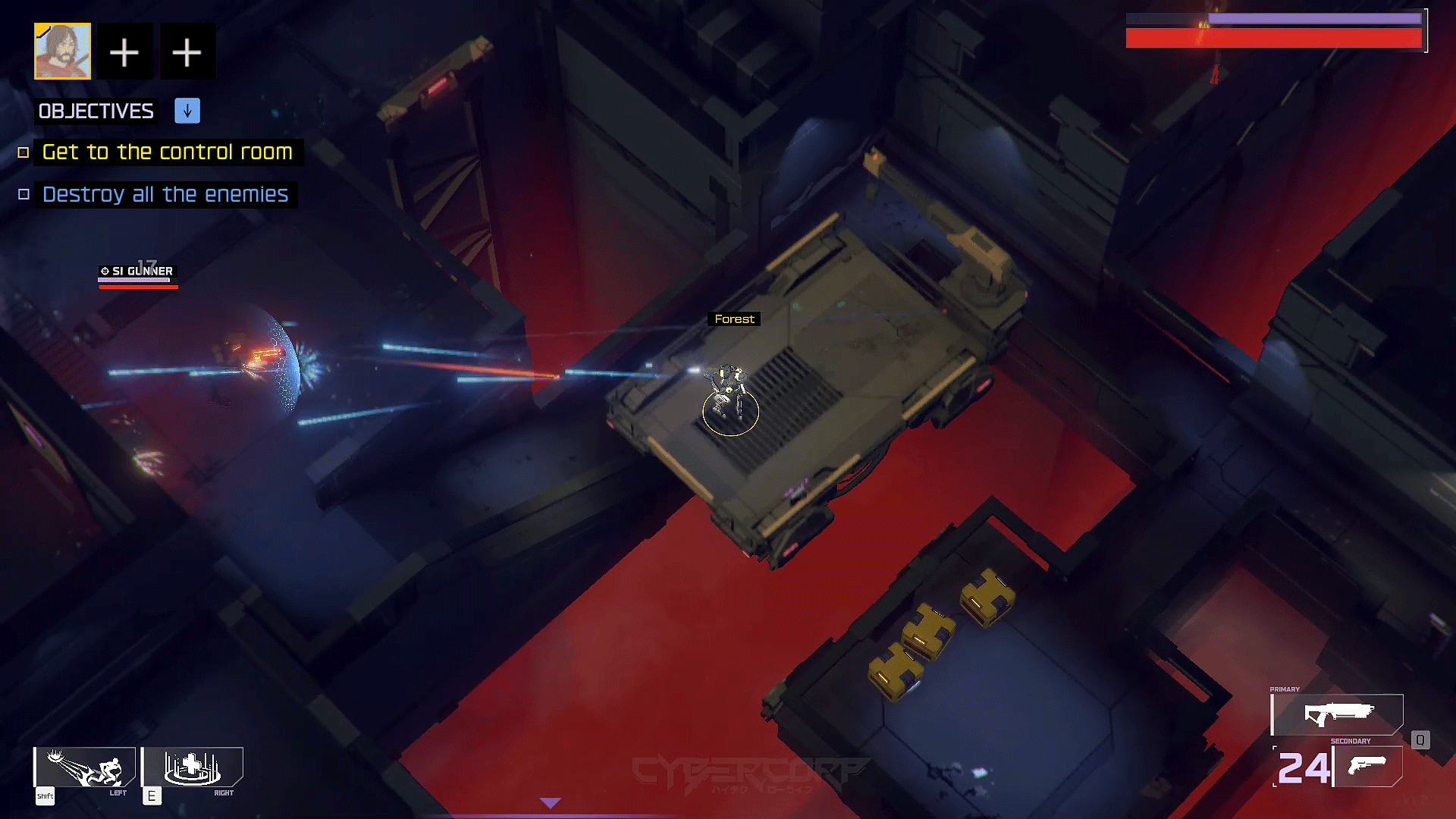Select the dash ability icon bound to Shift

pyautogui.click(x=83, y=768)
